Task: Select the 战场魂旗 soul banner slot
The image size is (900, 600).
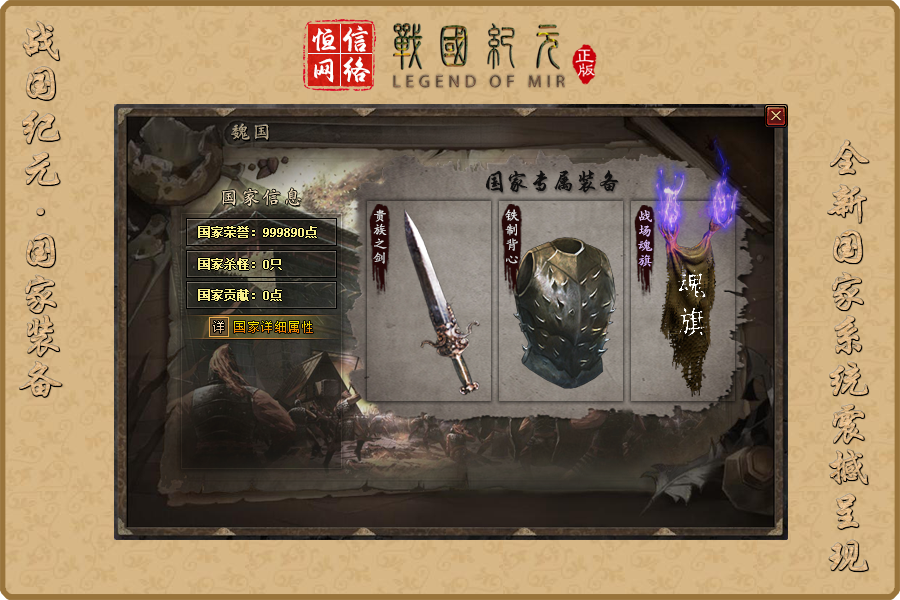Action: click(684, 301)
